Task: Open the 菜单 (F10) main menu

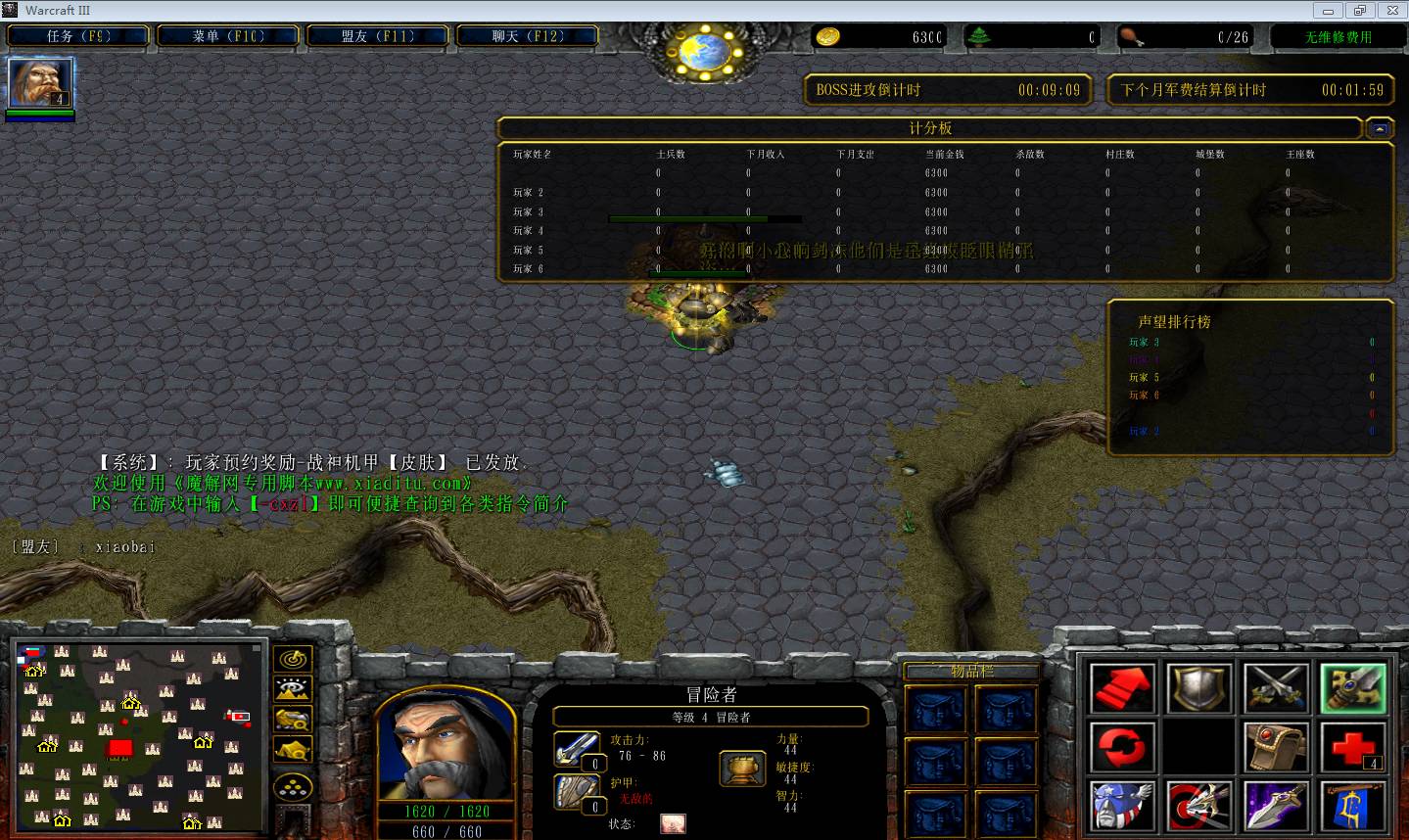Action: click(227, 36)
